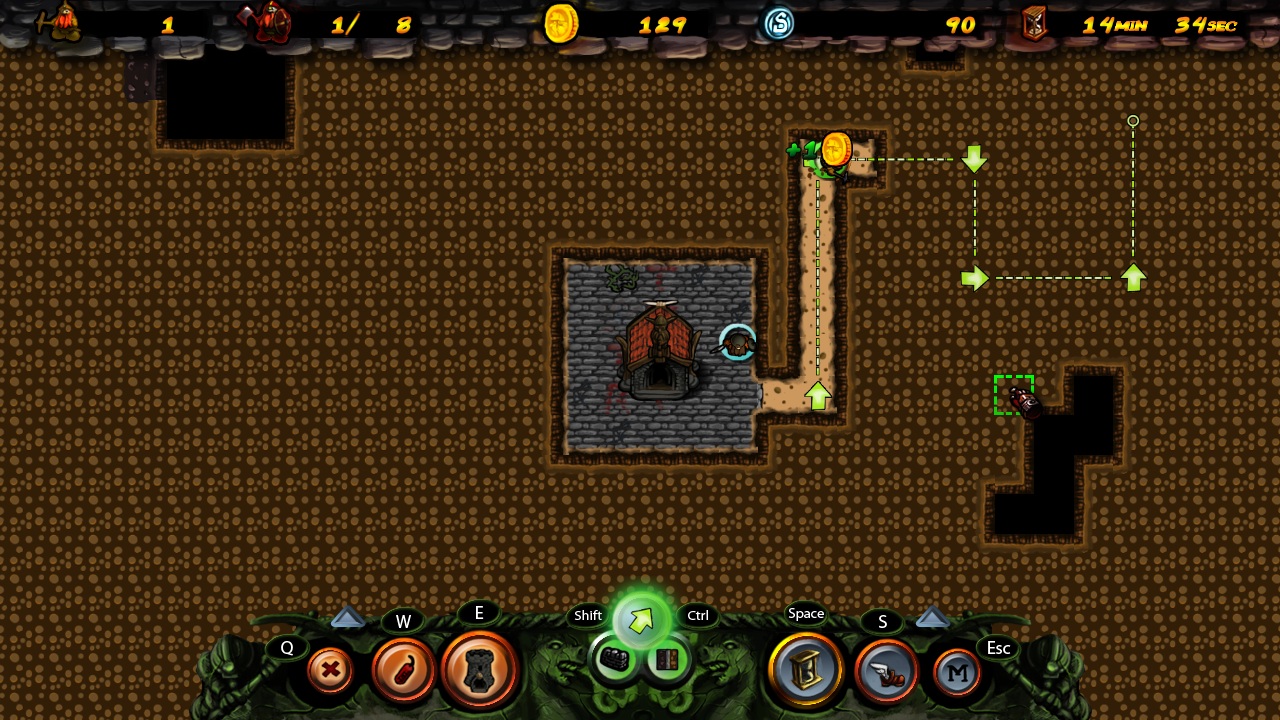This screenshot has height=720, width=1280.
Task: Select the glowing green arrow pointer tool
Action: 641,617
